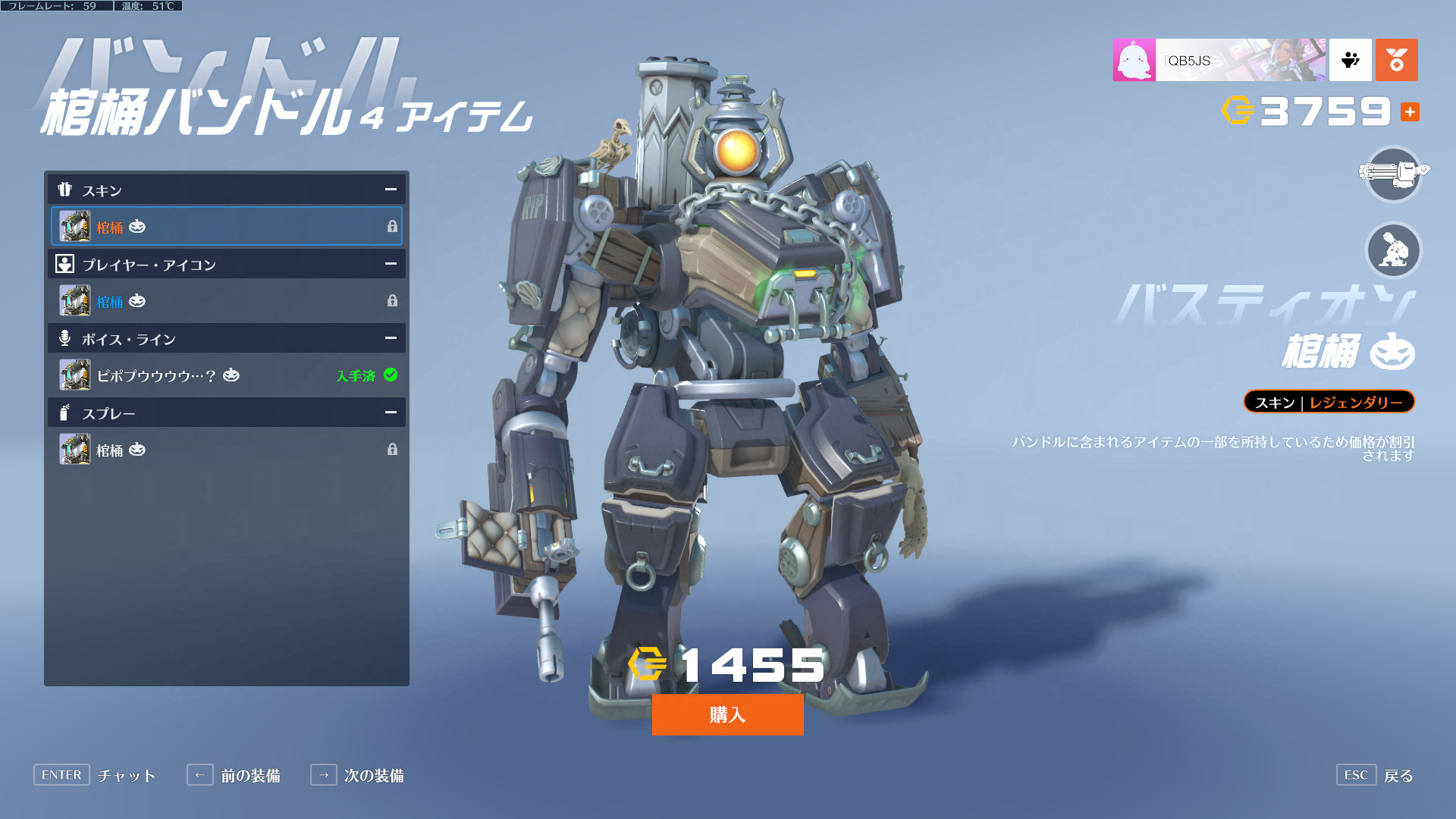Collapse the プレイヤー・アイコン category header

tap(390, 264)
